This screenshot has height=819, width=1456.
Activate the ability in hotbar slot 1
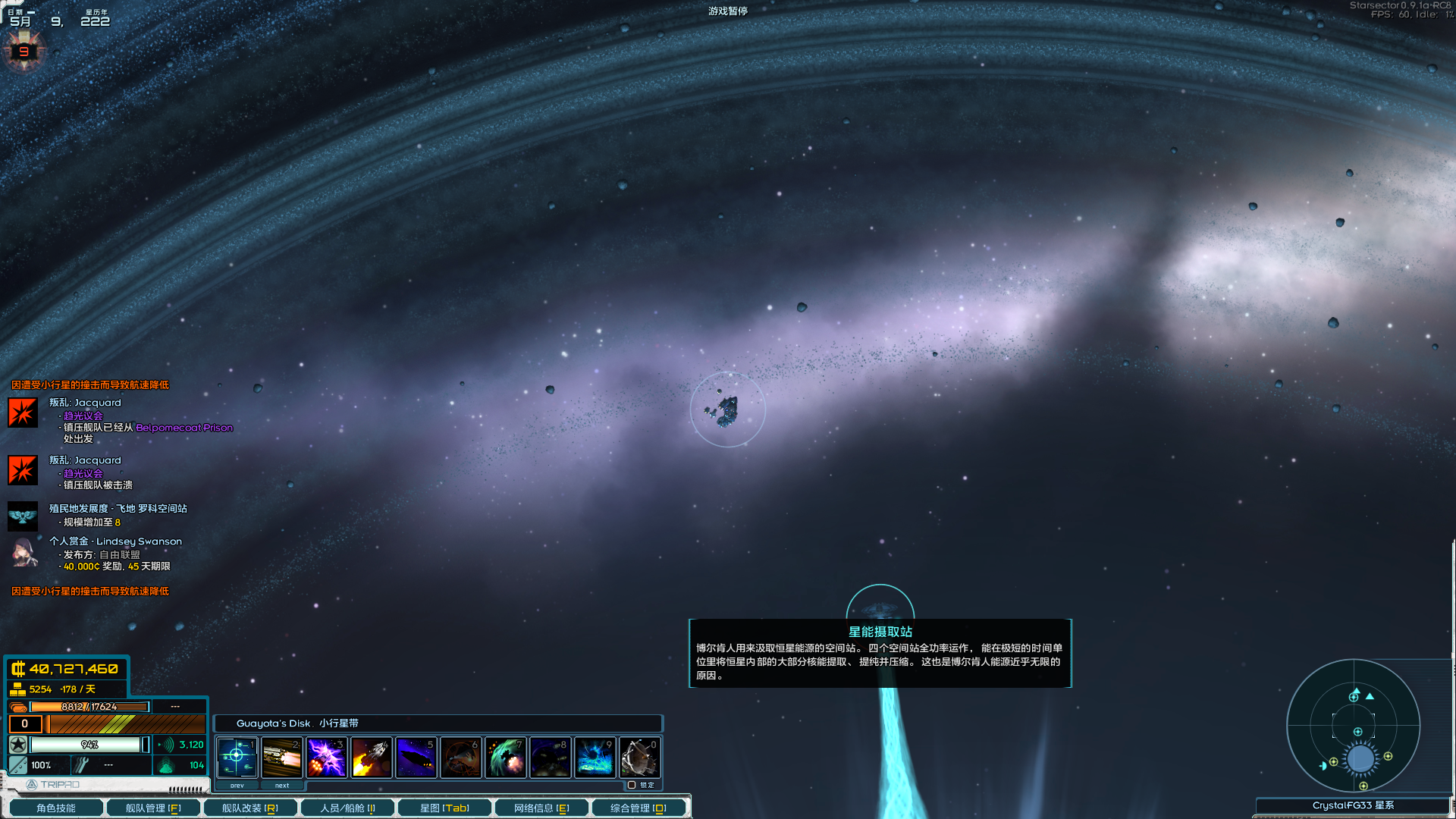pos(237,758)
